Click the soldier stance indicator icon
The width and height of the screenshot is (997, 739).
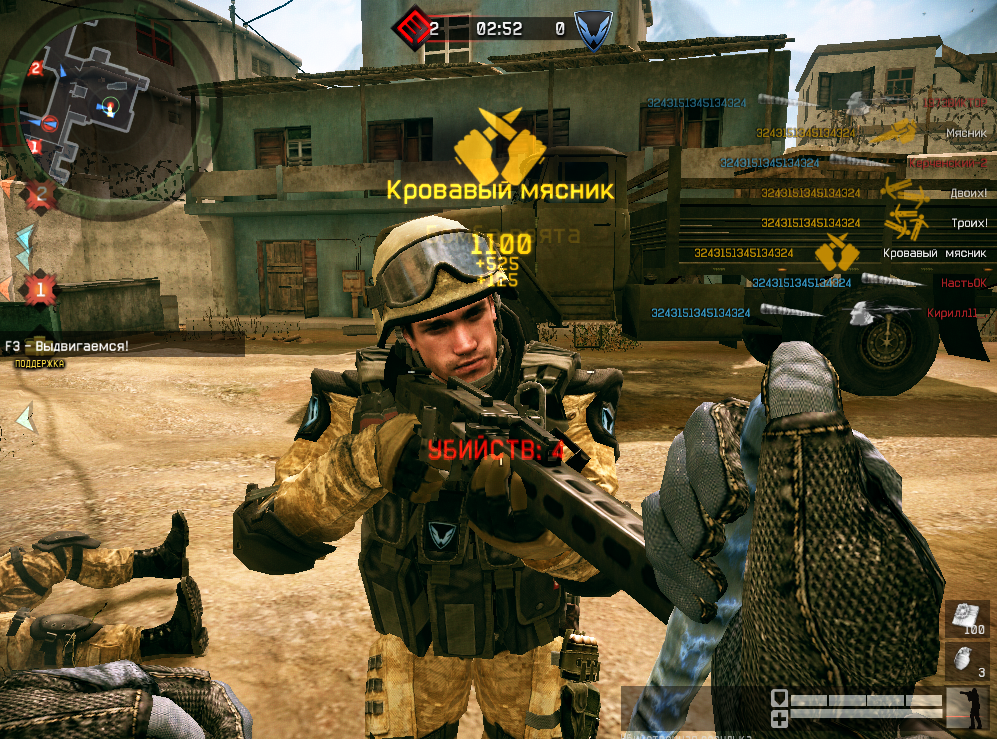coord(967,709)
